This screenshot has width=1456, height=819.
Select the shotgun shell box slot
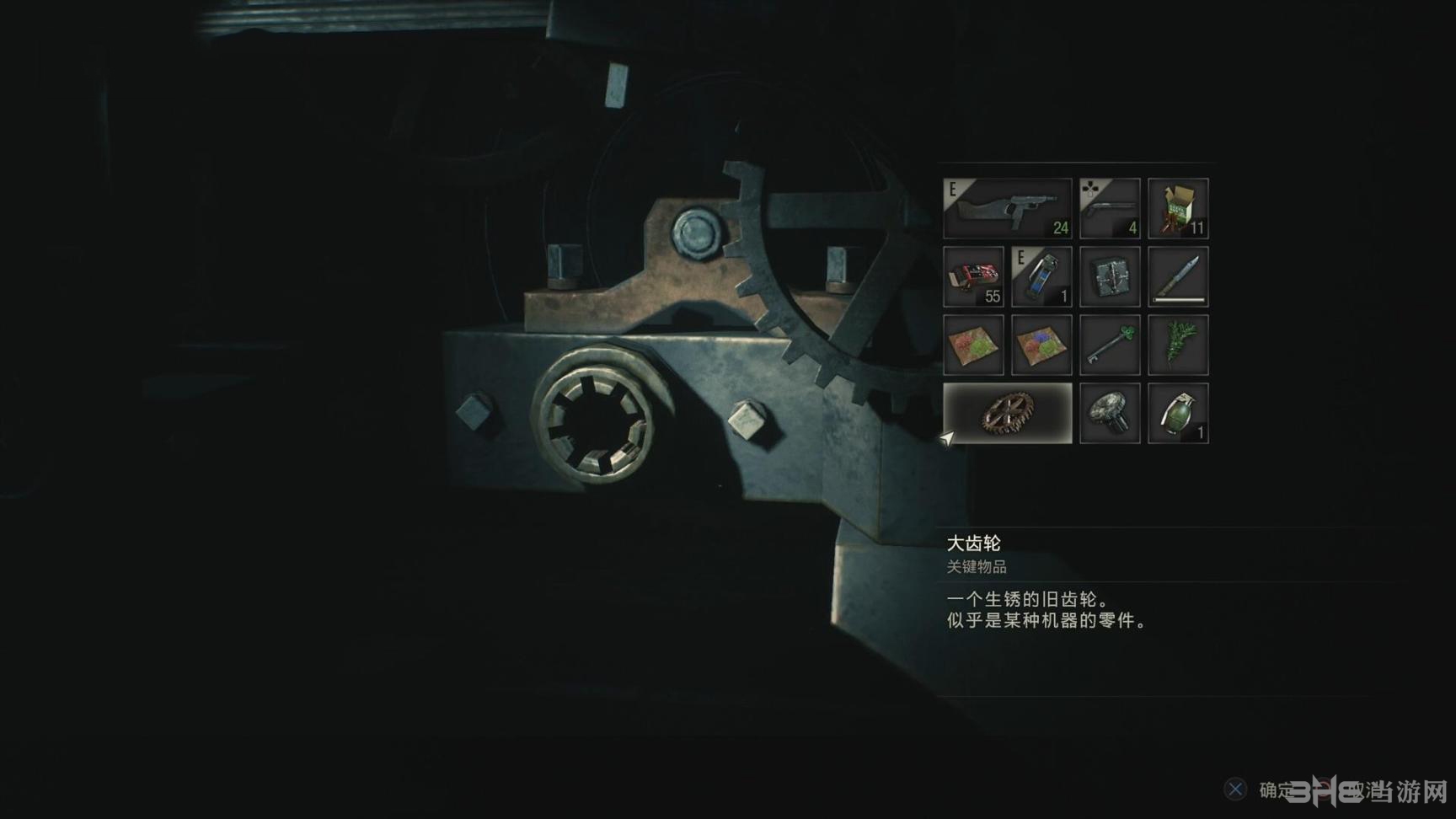click(x=1178, y=208)
